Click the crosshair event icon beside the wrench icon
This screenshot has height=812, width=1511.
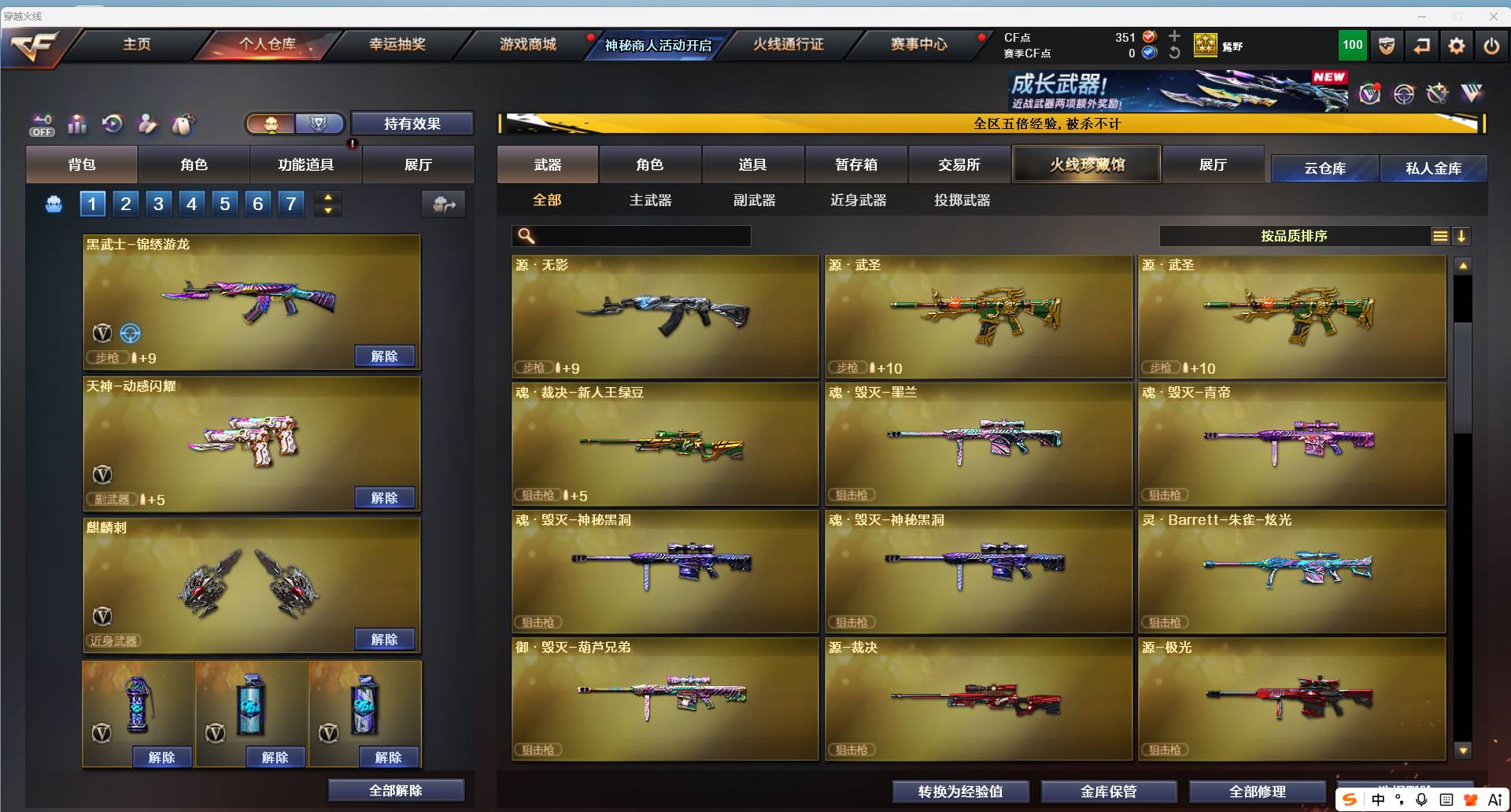click(x=1404, y=93)
